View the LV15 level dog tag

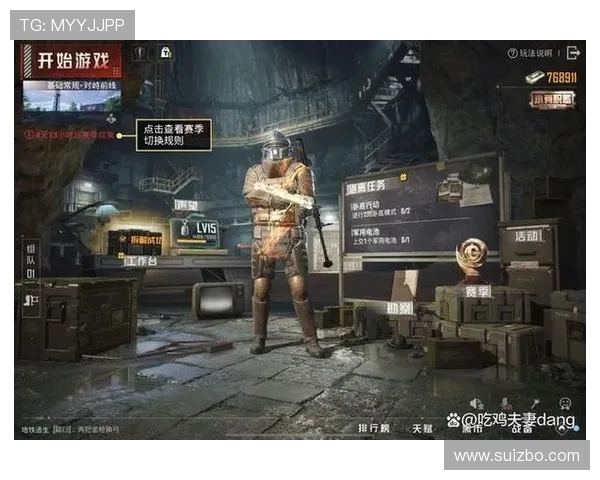(x=200, y=231)
